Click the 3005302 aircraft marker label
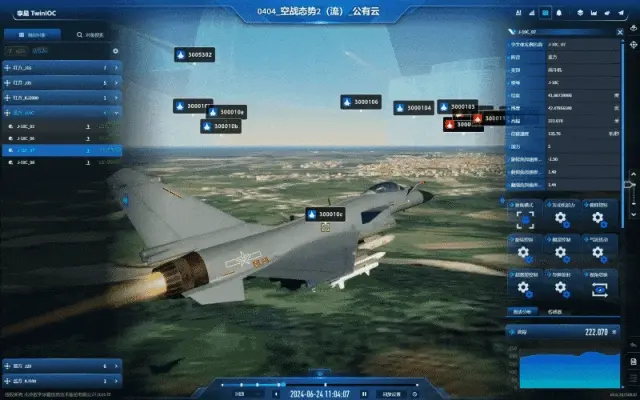 click(194, 54)
